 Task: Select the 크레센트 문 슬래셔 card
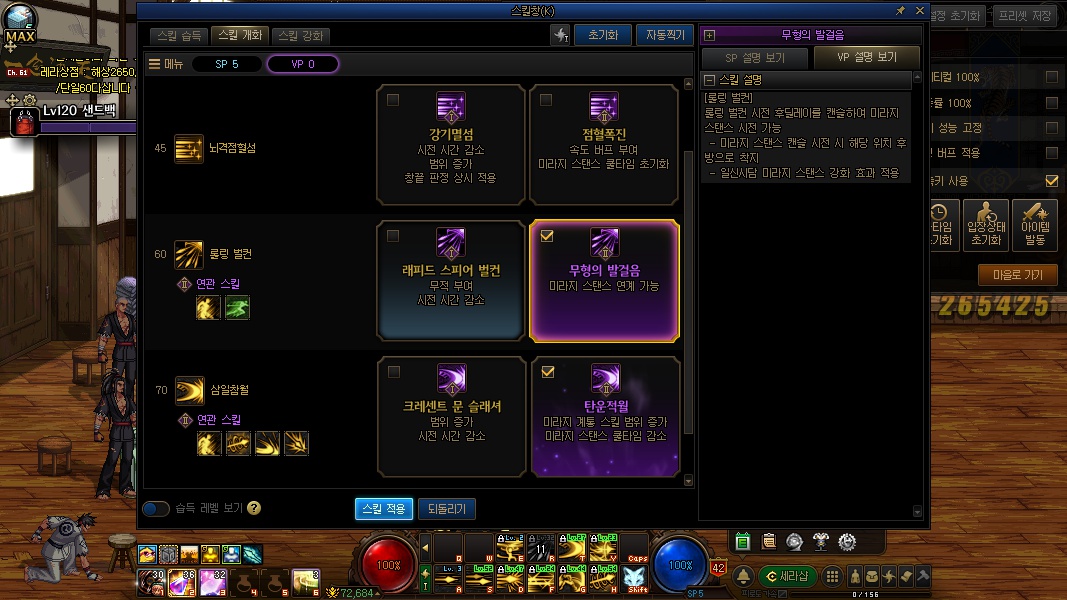click(451, 417)
